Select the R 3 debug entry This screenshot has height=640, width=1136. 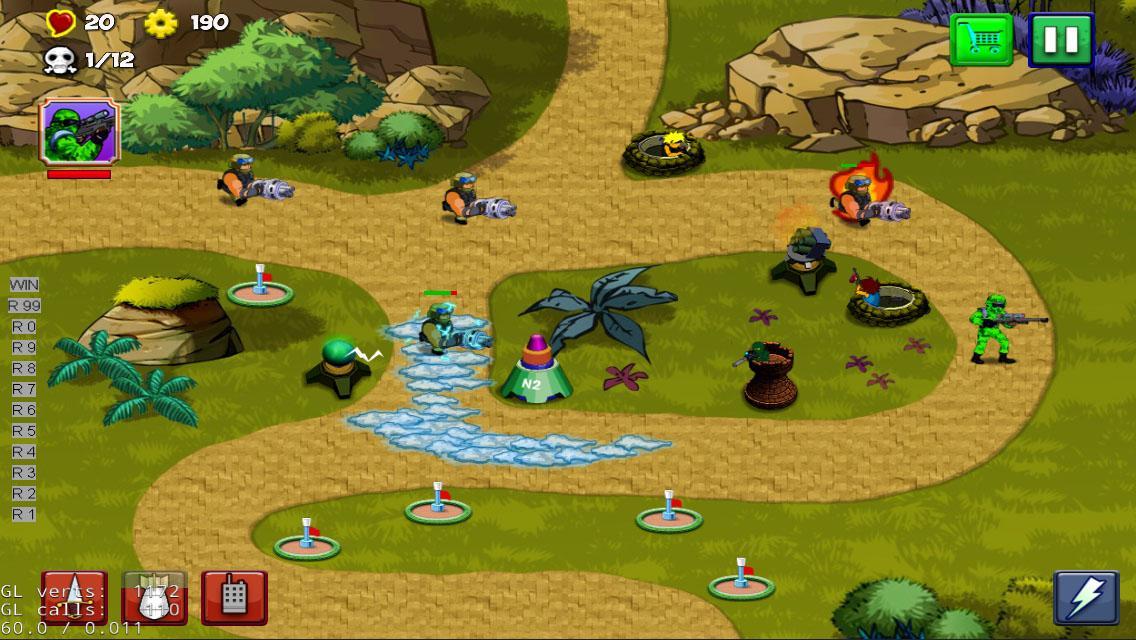[24, 473]
